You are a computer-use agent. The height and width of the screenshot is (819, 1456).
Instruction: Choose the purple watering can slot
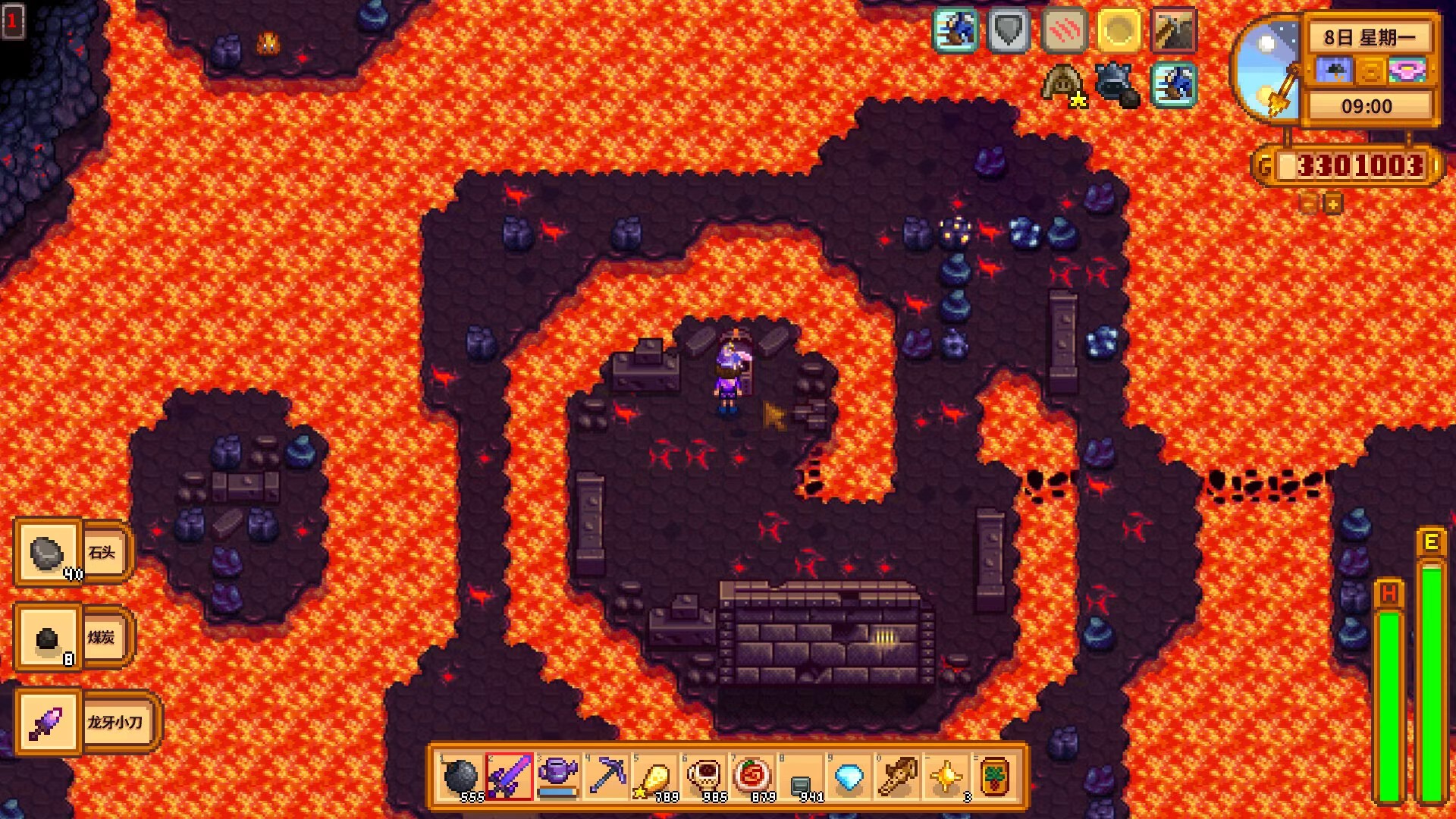click(x=558, y=777)
